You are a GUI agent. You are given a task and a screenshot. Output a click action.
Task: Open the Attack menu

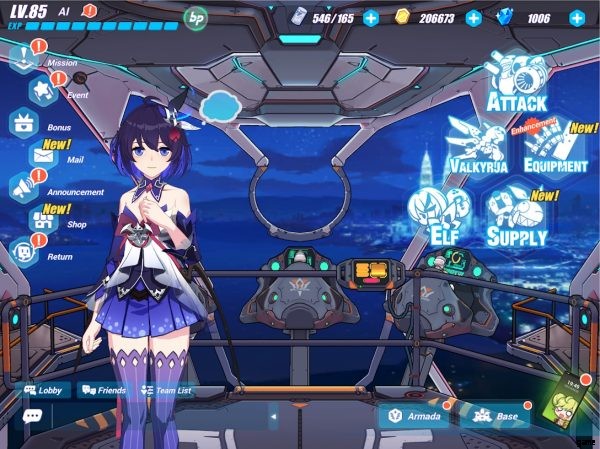[x=515, y=78]
